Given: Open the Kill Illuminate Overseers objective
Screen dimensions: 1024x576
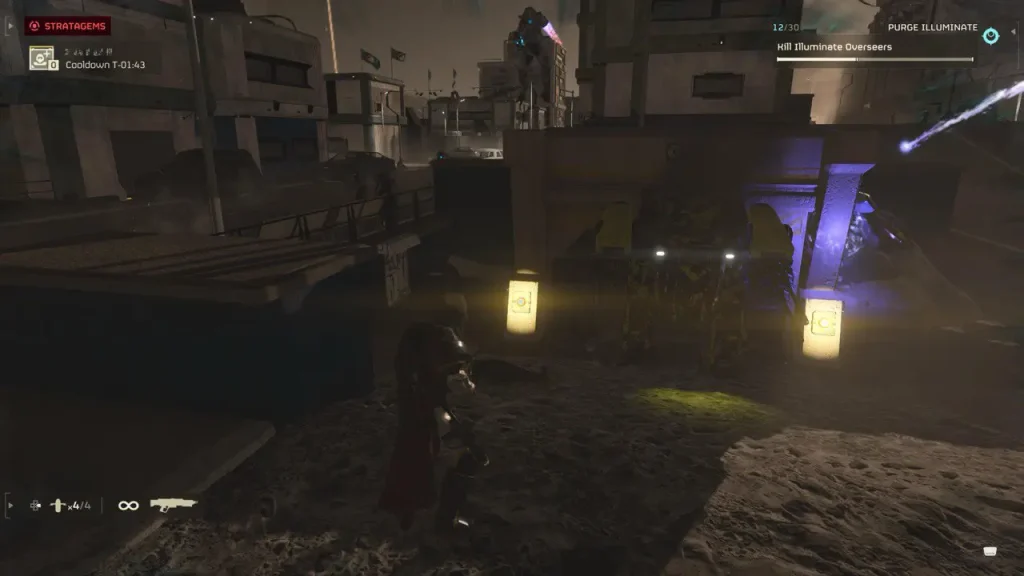Looking at the screenshot, I should click(x=834, y=46).
